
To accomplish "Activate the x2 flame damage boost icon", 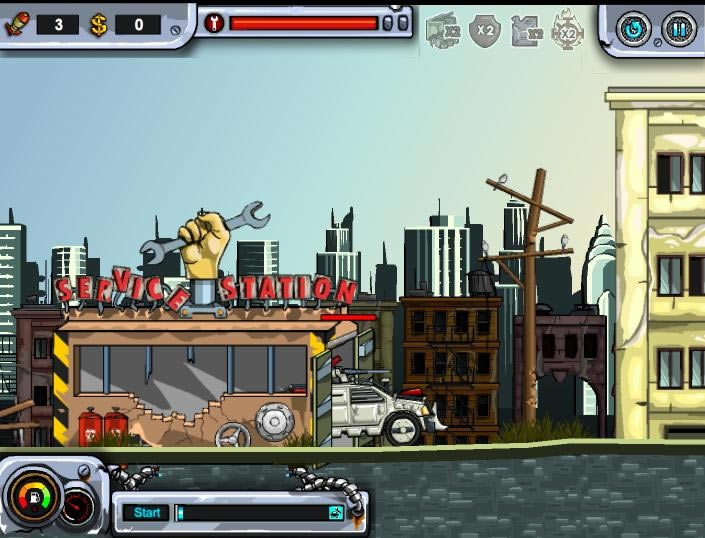I will (x=567, y=31).
